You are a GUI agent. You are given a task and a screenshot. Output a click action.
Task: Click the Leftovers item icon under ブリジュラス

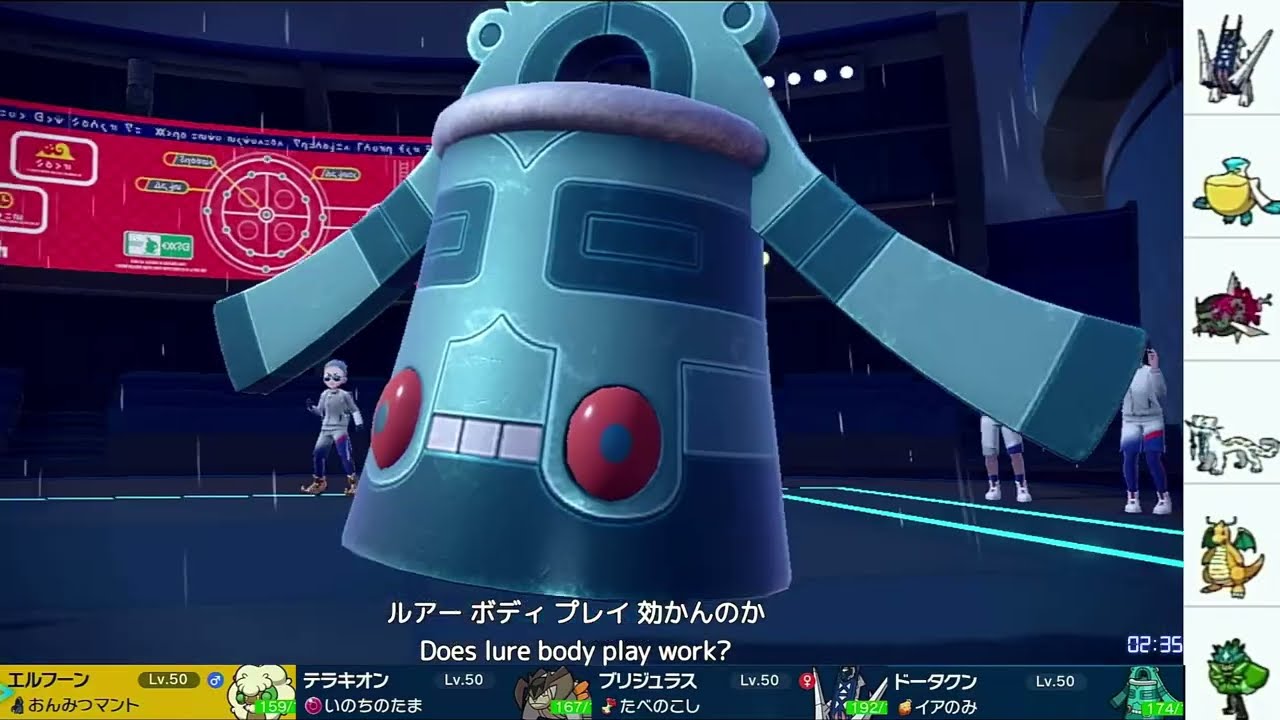pos(610,708)
